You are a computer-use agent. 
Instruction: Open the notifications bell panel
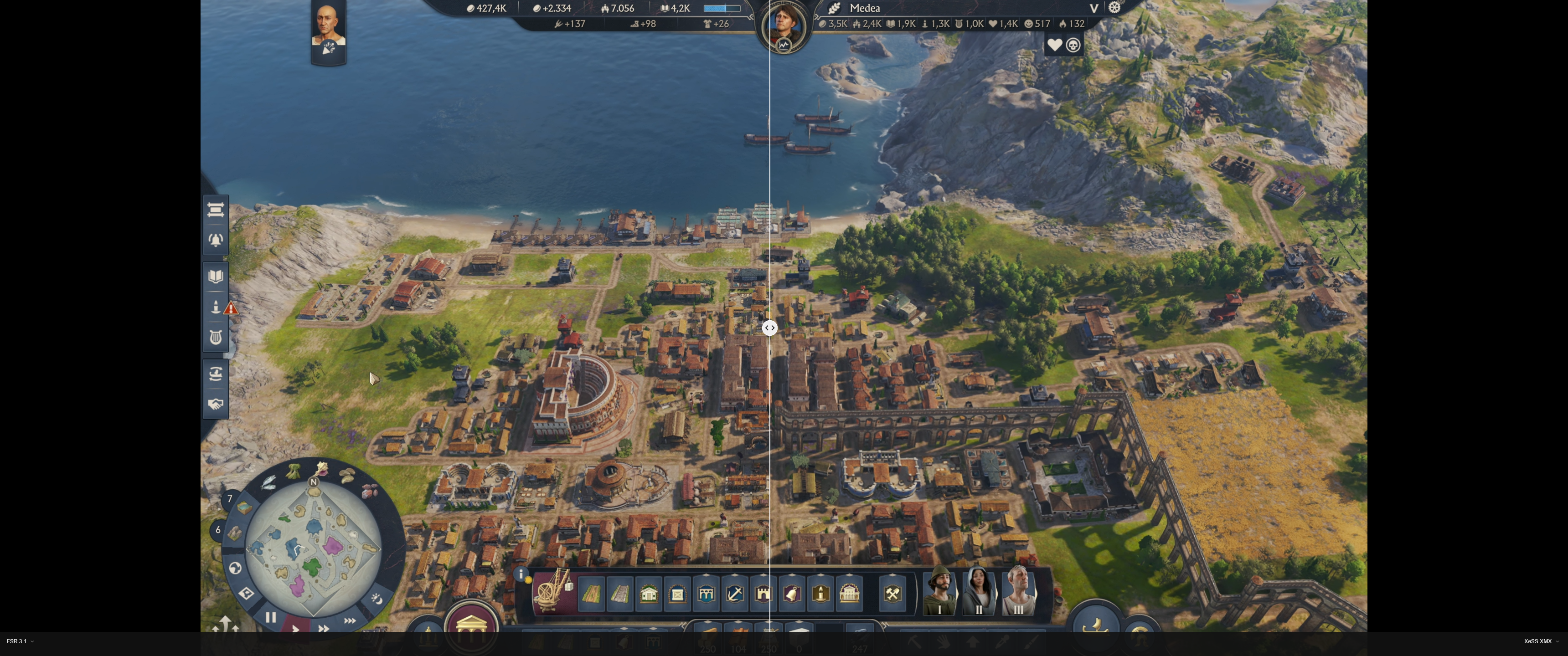pyautogui.click(x=216, y=239)
